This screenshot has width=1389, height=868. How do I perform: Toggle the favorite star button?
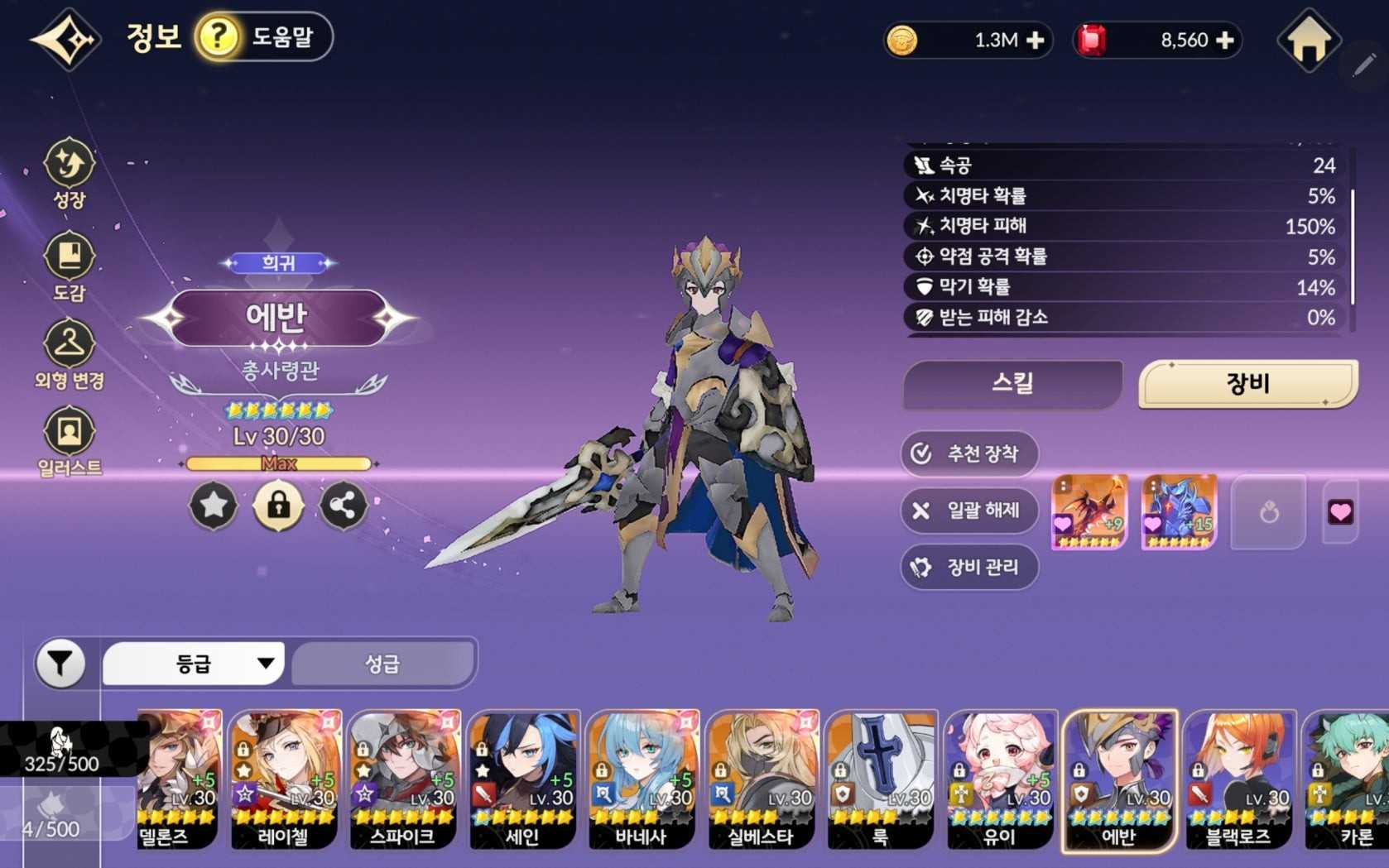(x=214, y=505)
